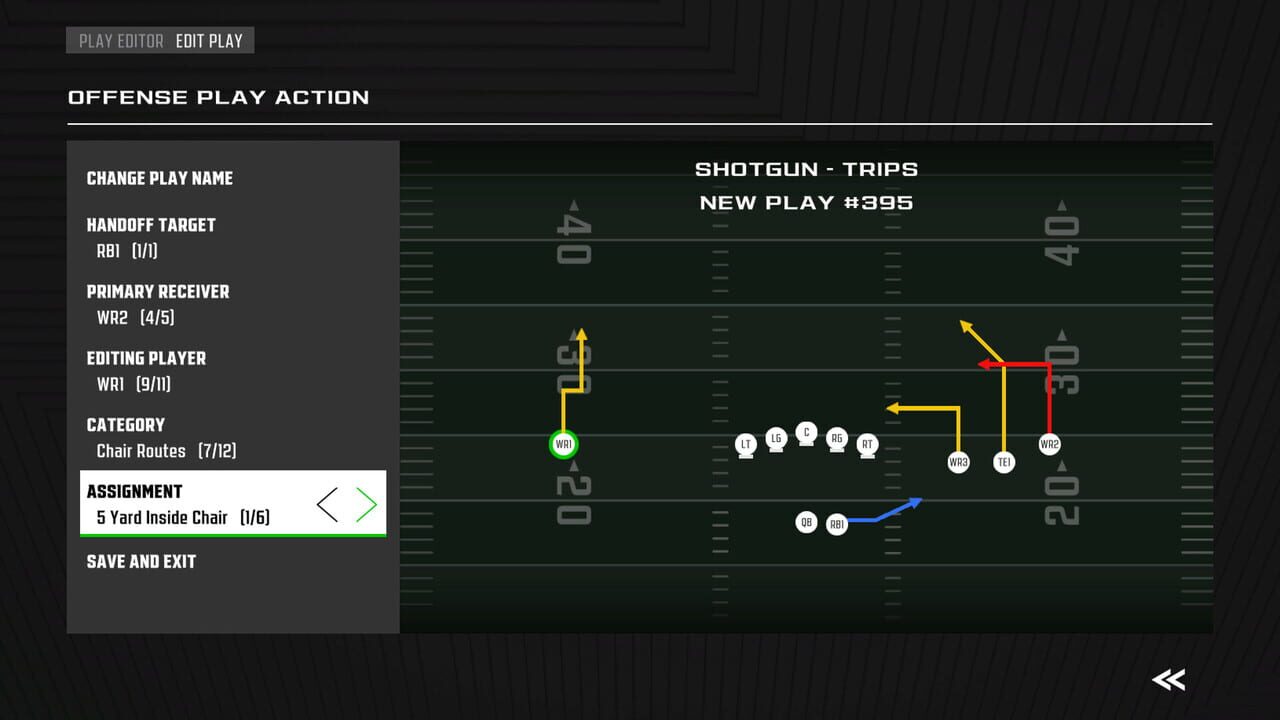
Task: Select the left tackle (LT) marker
Action: click(746, 443)
